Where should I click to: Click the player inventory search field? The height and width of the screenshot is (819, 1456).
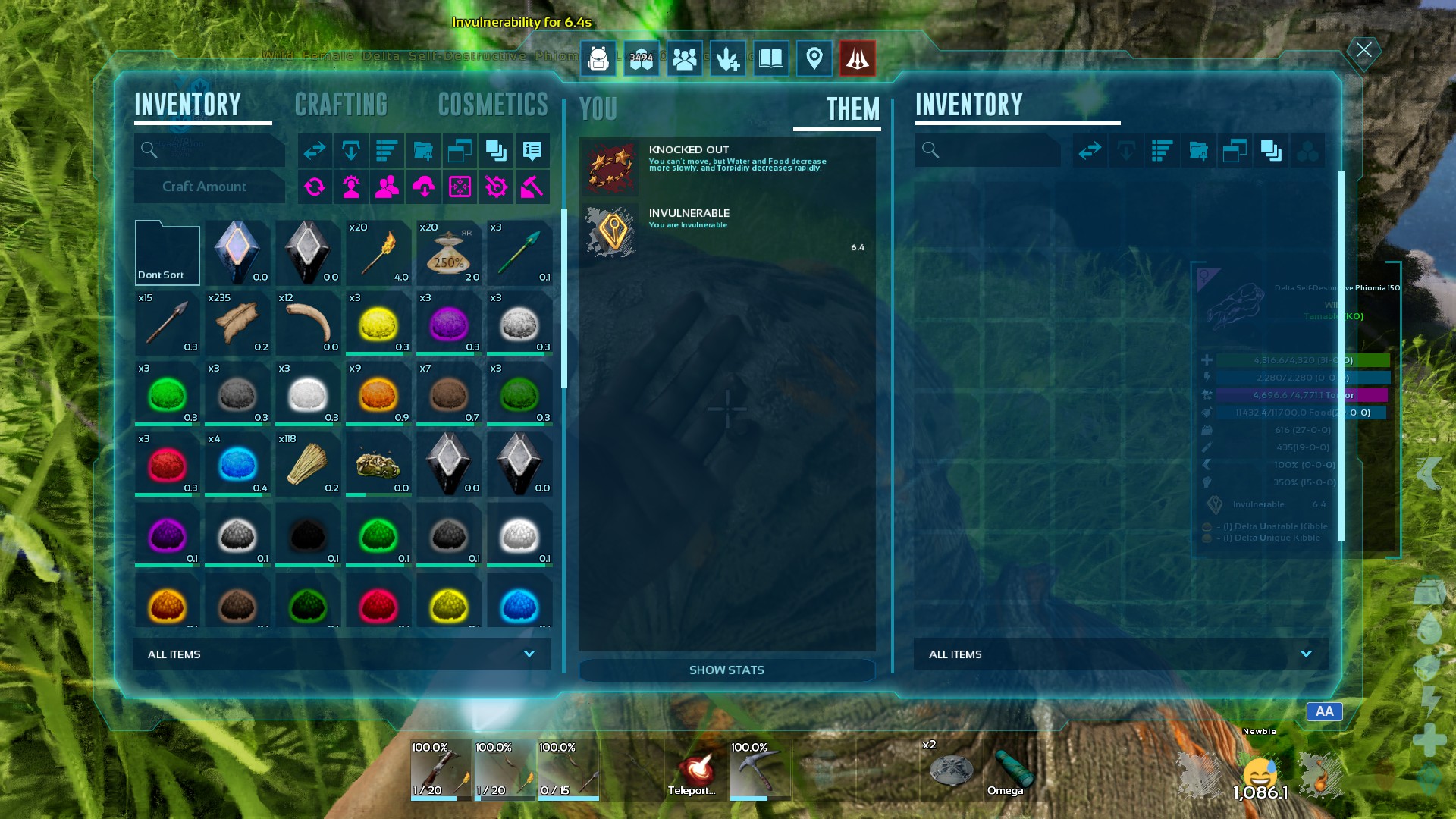coord(210,150)
